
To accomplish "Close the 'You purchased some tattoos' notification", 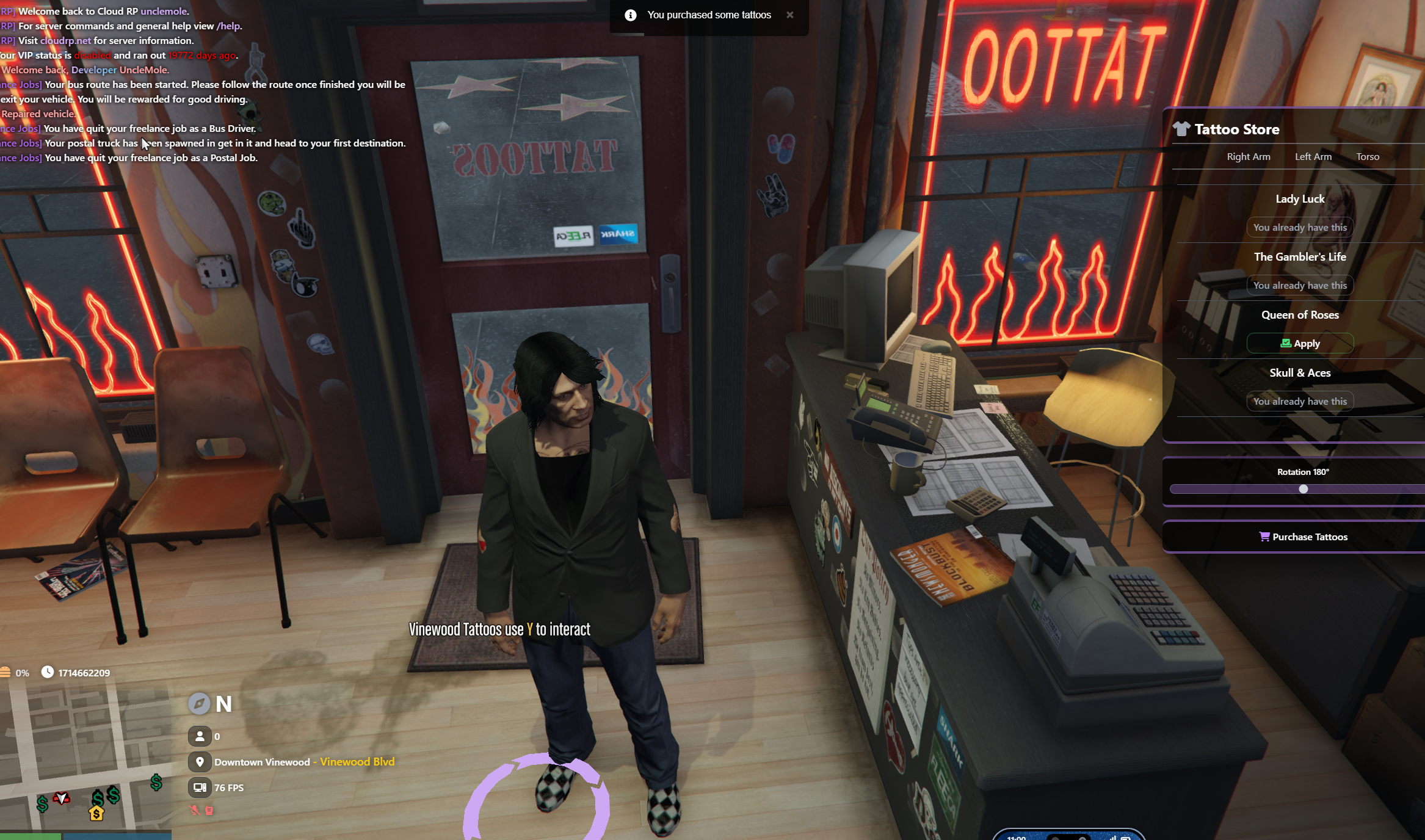I will click(790, 15).
